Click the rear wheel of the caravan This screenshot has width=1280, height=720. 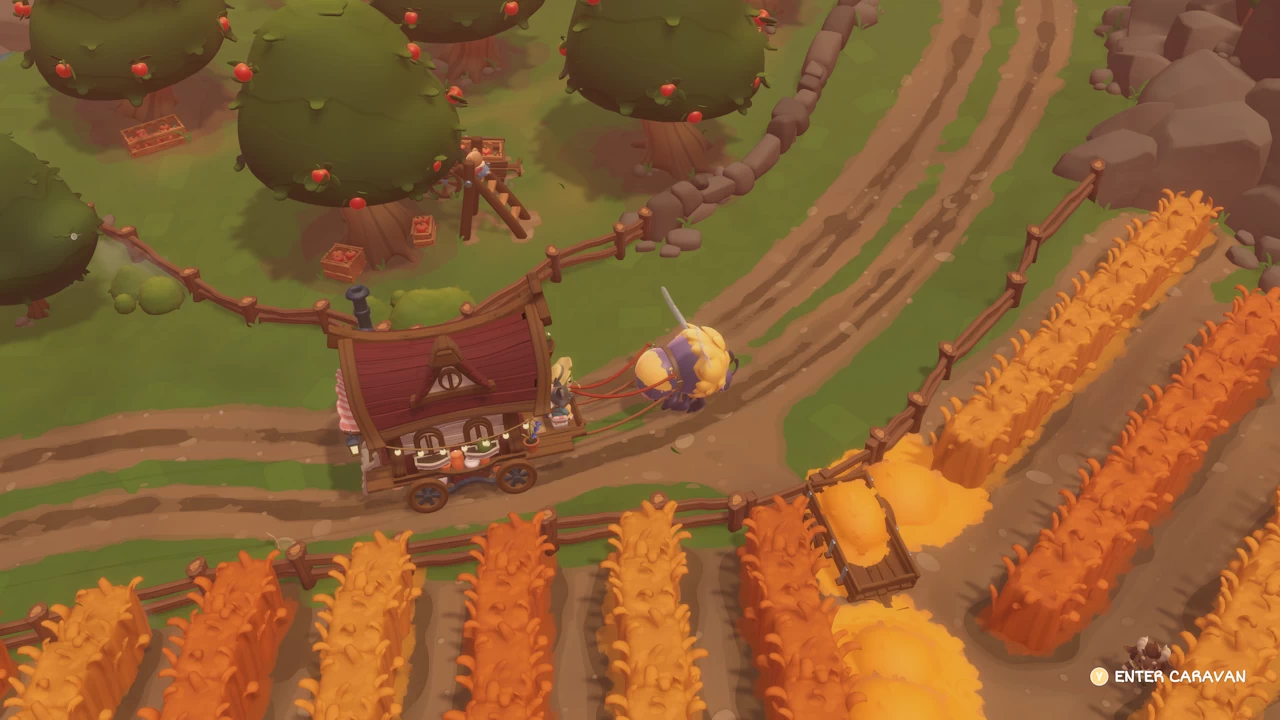(x=427, y=492)
